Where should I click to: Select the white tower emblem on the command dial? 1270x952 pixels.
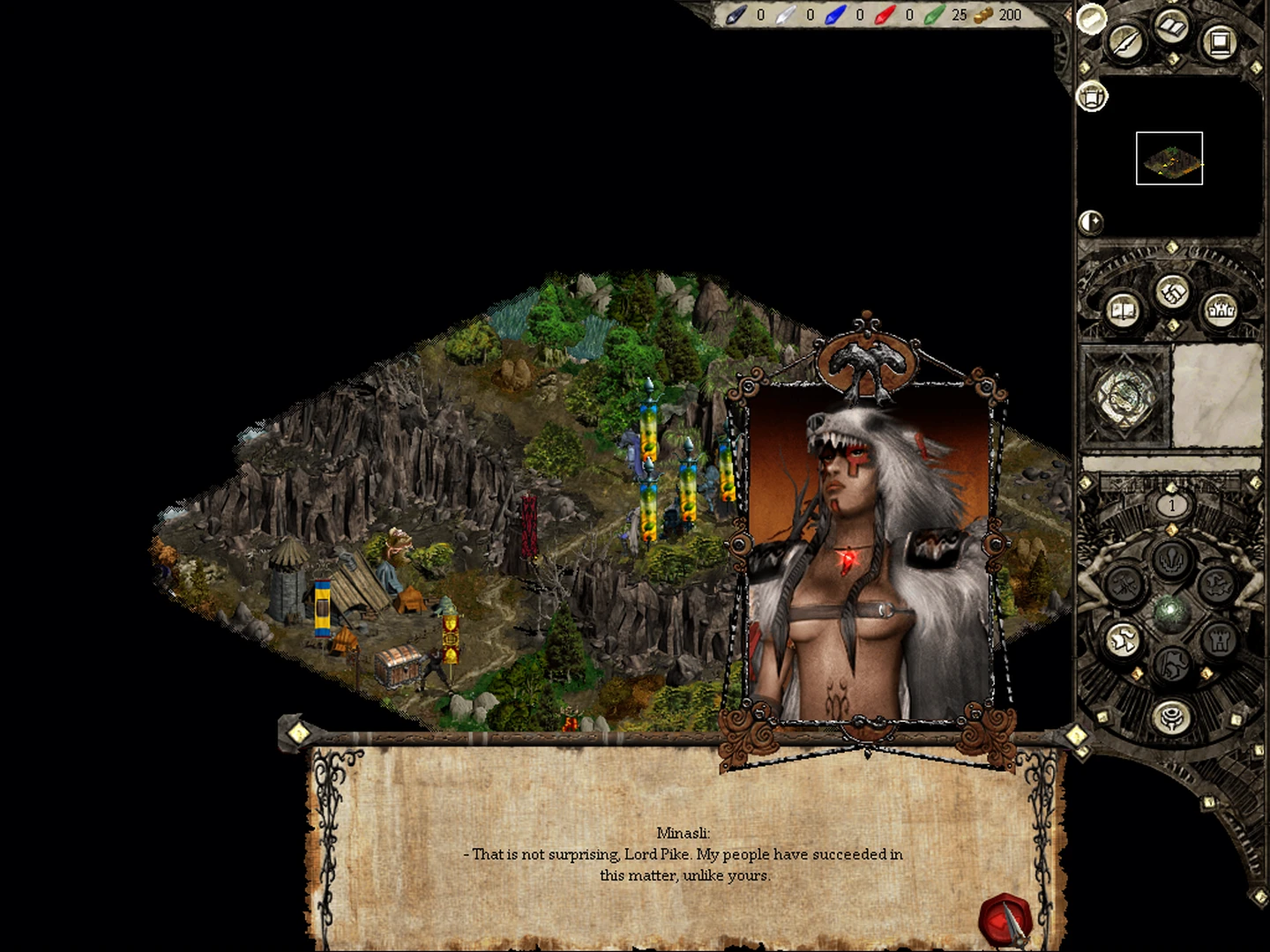(x=1221, y=641)
